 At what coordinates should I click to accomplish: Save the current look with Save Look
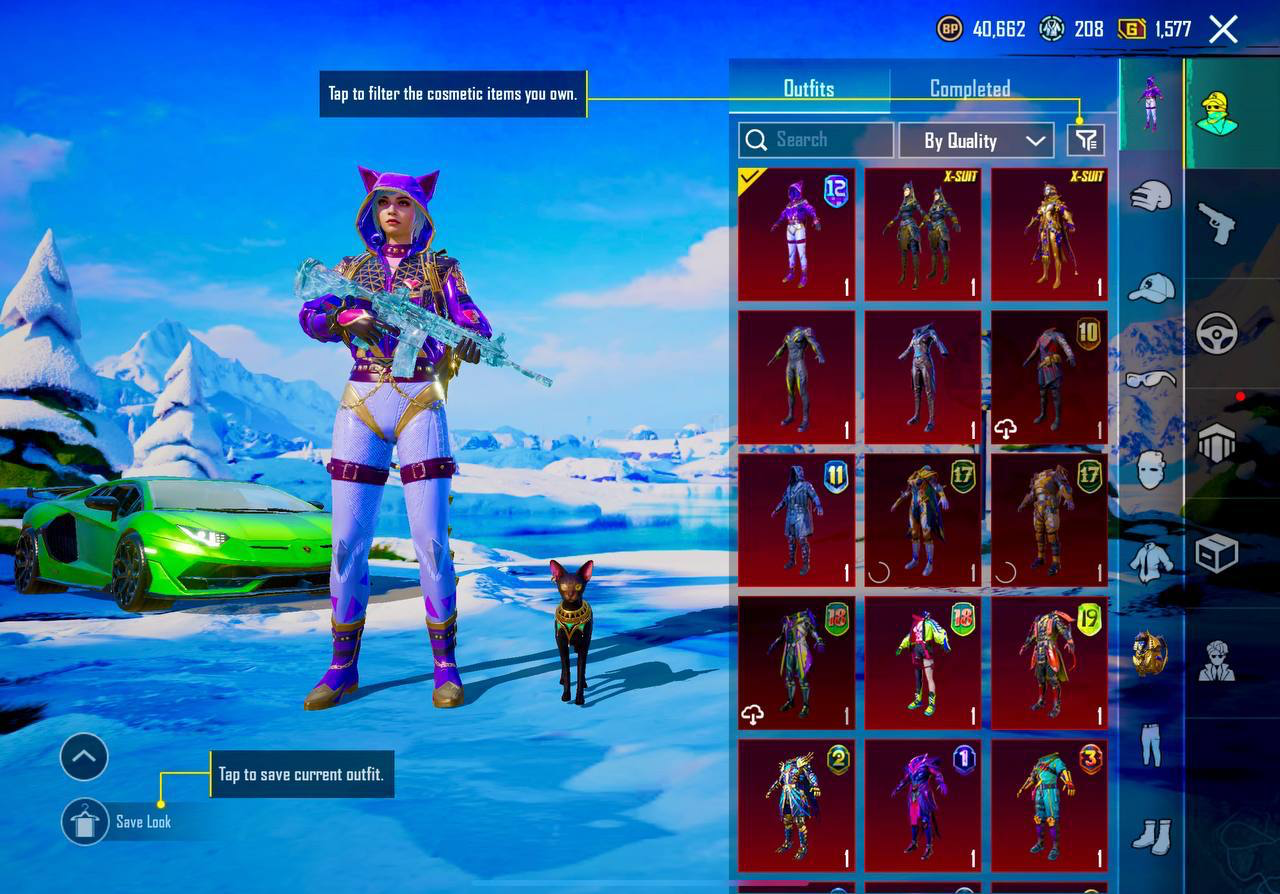pyautogui.click(x=85, y=822)
